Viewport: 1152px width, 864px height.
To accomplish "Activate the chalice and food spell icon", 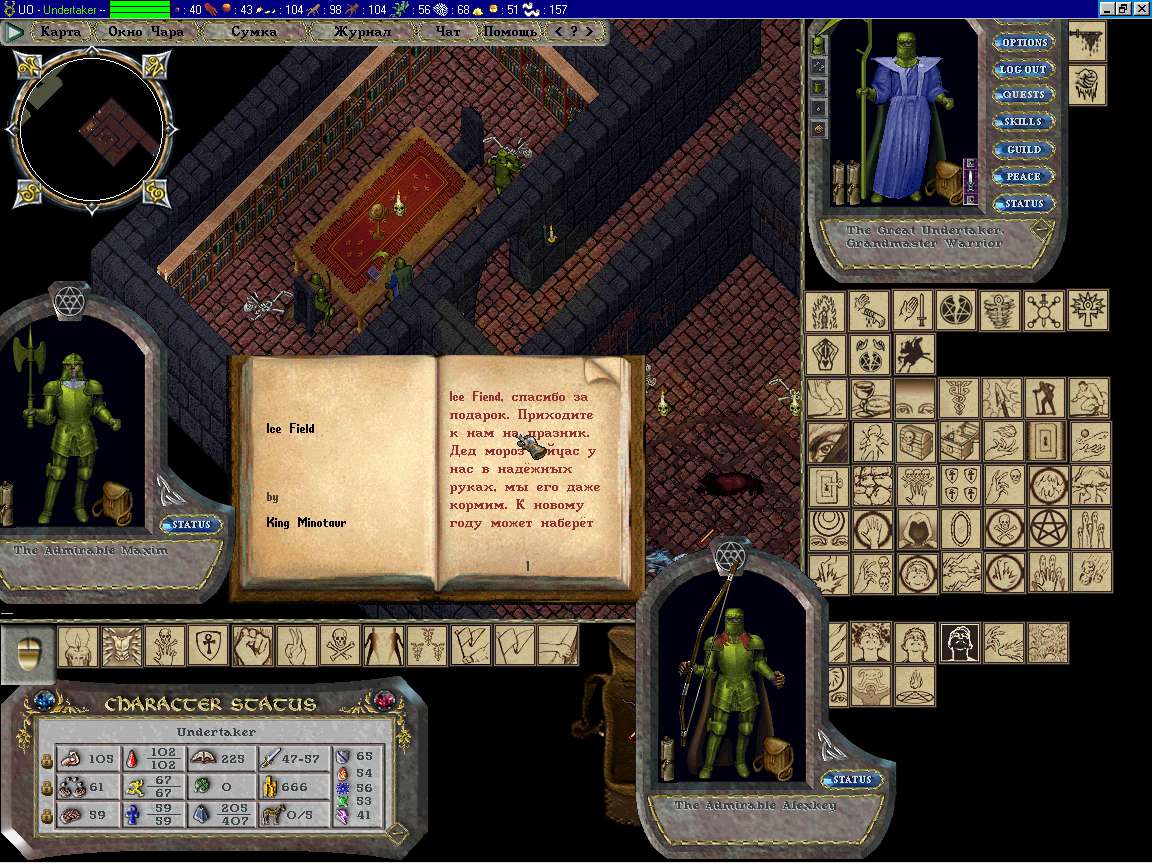I will click(x=871, y=398).
